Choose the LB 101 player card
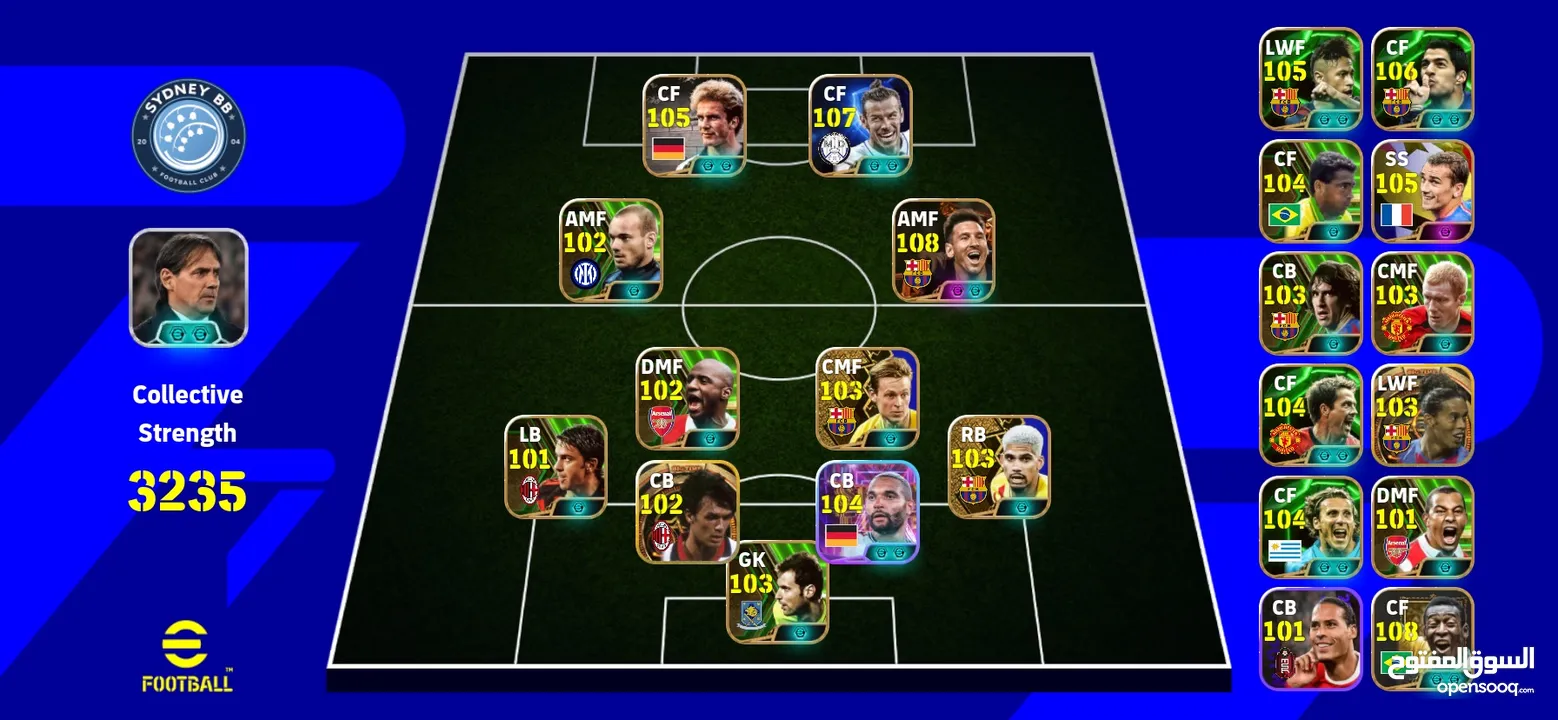Viewport: 1558px width, 720px height. pos(555,467)
